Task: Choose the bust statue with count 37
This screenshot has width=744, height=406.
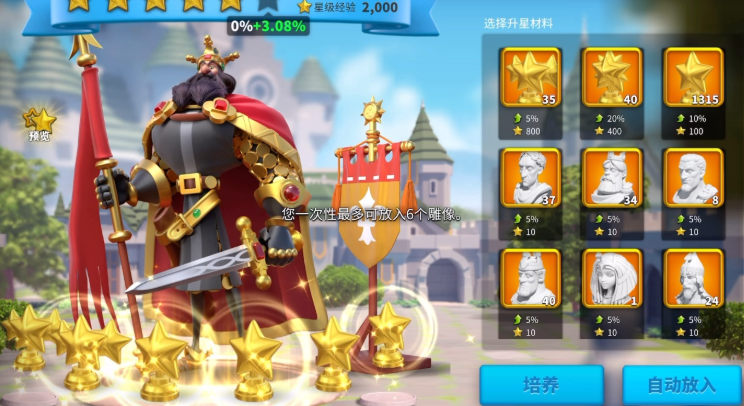Action: pyautogui.click(x=530, y=178)
